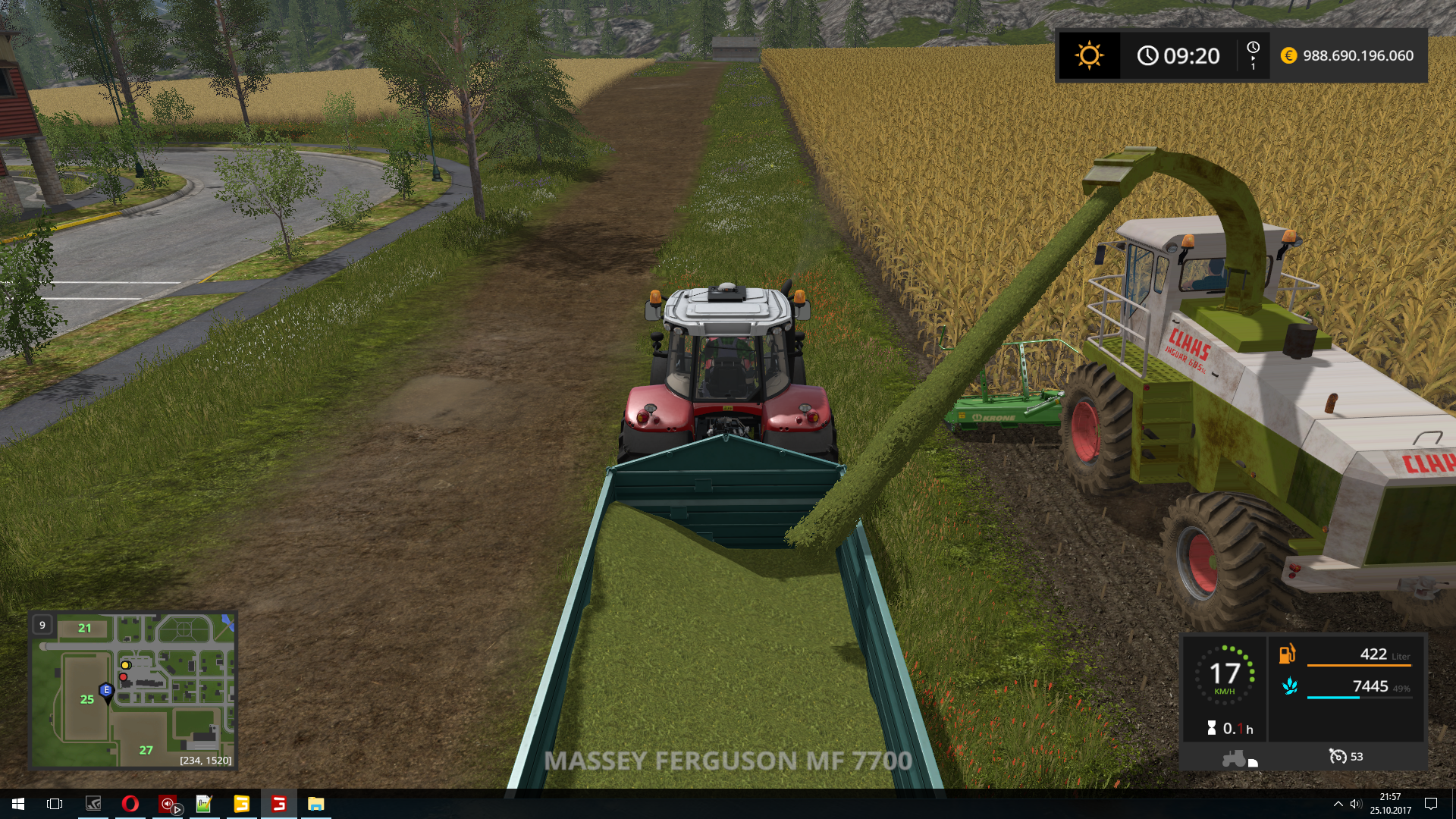Click field number 27 on the minimap
Image resolution: width=1456 pixels, height=819 pixels.
146,750
